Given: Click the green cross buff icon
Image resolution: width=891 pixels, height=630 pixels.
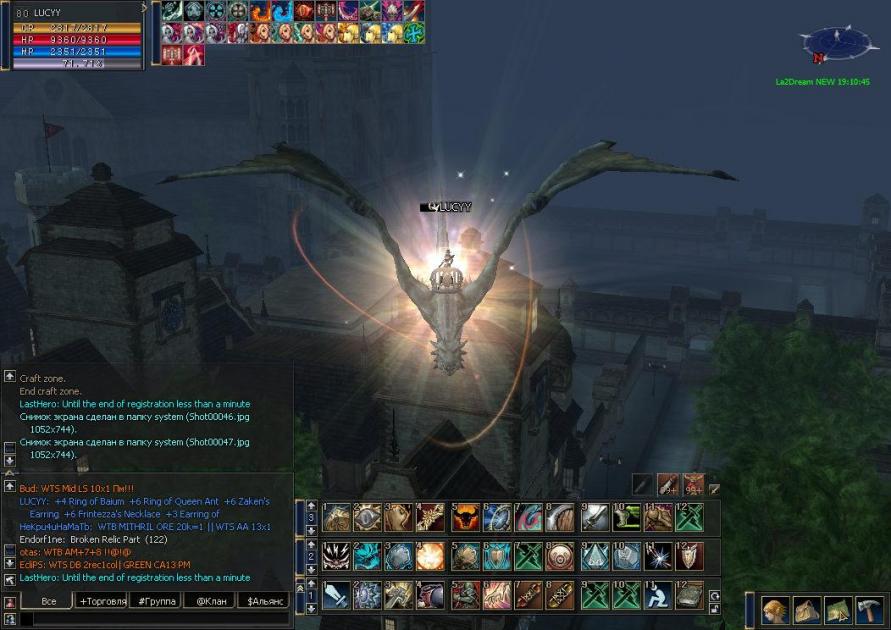Looking at the screenshot, I should tap(414, 32).
